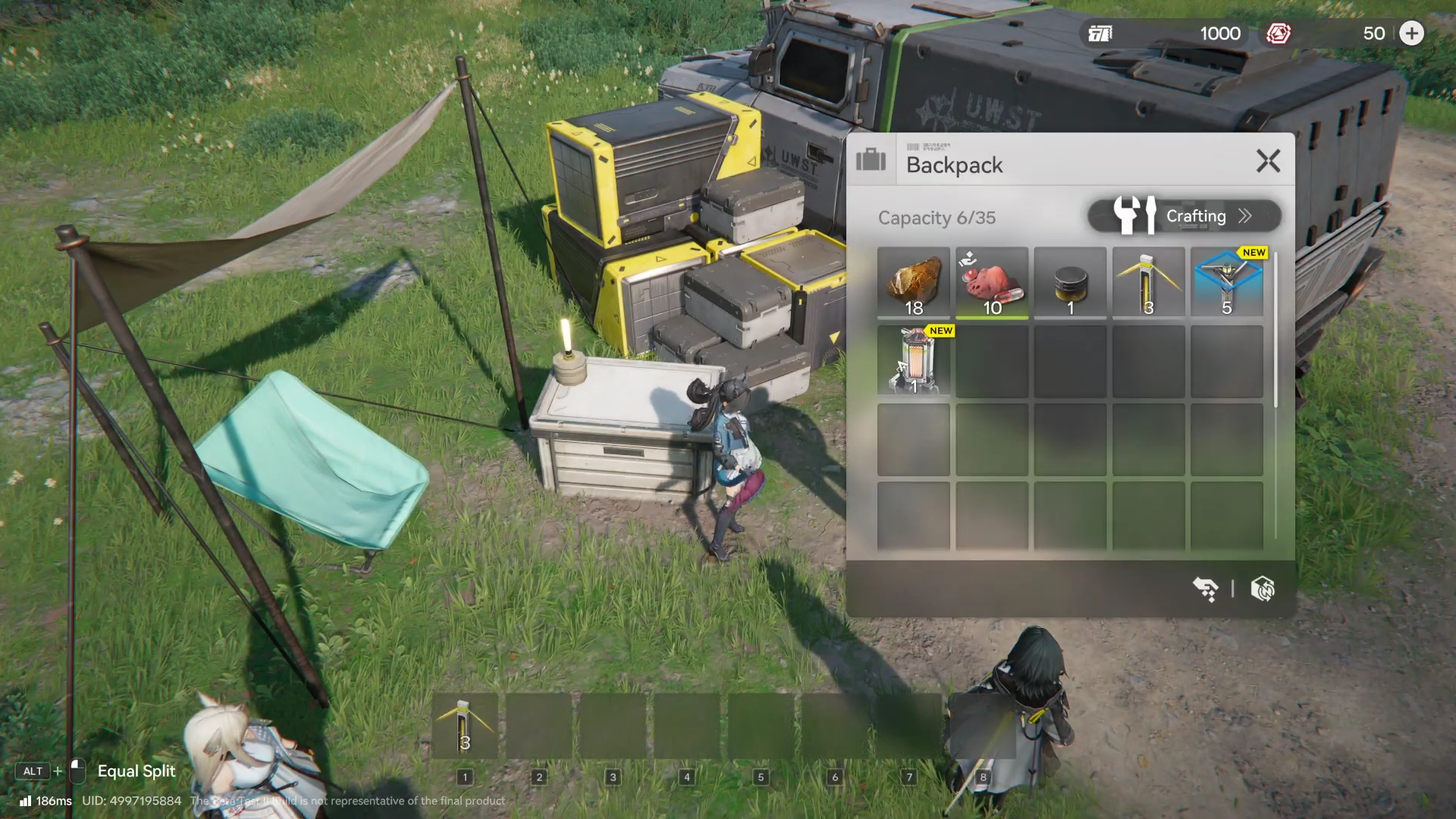
Task: Select the pink medicine item stack of 10
Action: (x=992, y=282)
